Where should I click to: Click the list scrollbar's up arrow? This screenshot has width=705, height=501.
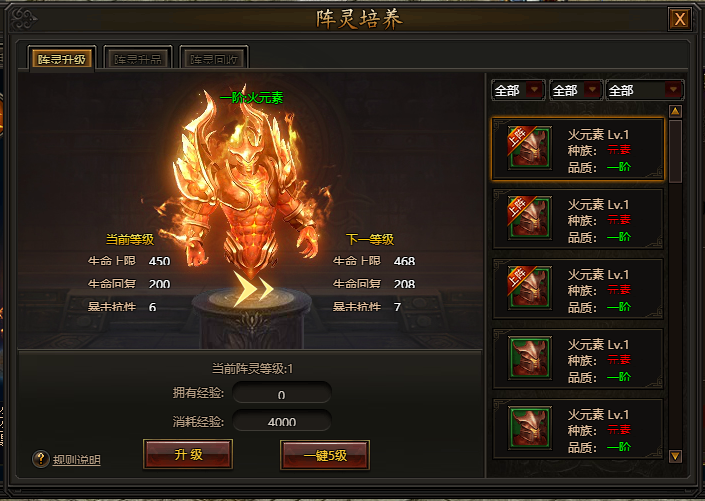tap(675, 112)
